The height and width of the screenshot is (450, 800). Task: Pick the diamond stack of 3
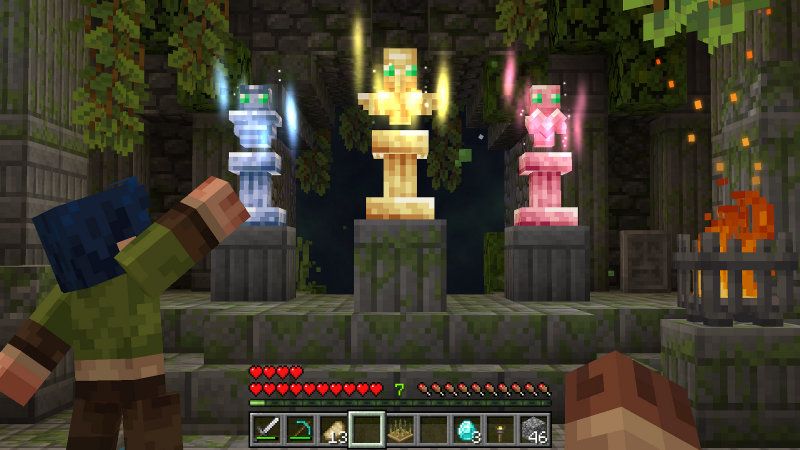467,430
